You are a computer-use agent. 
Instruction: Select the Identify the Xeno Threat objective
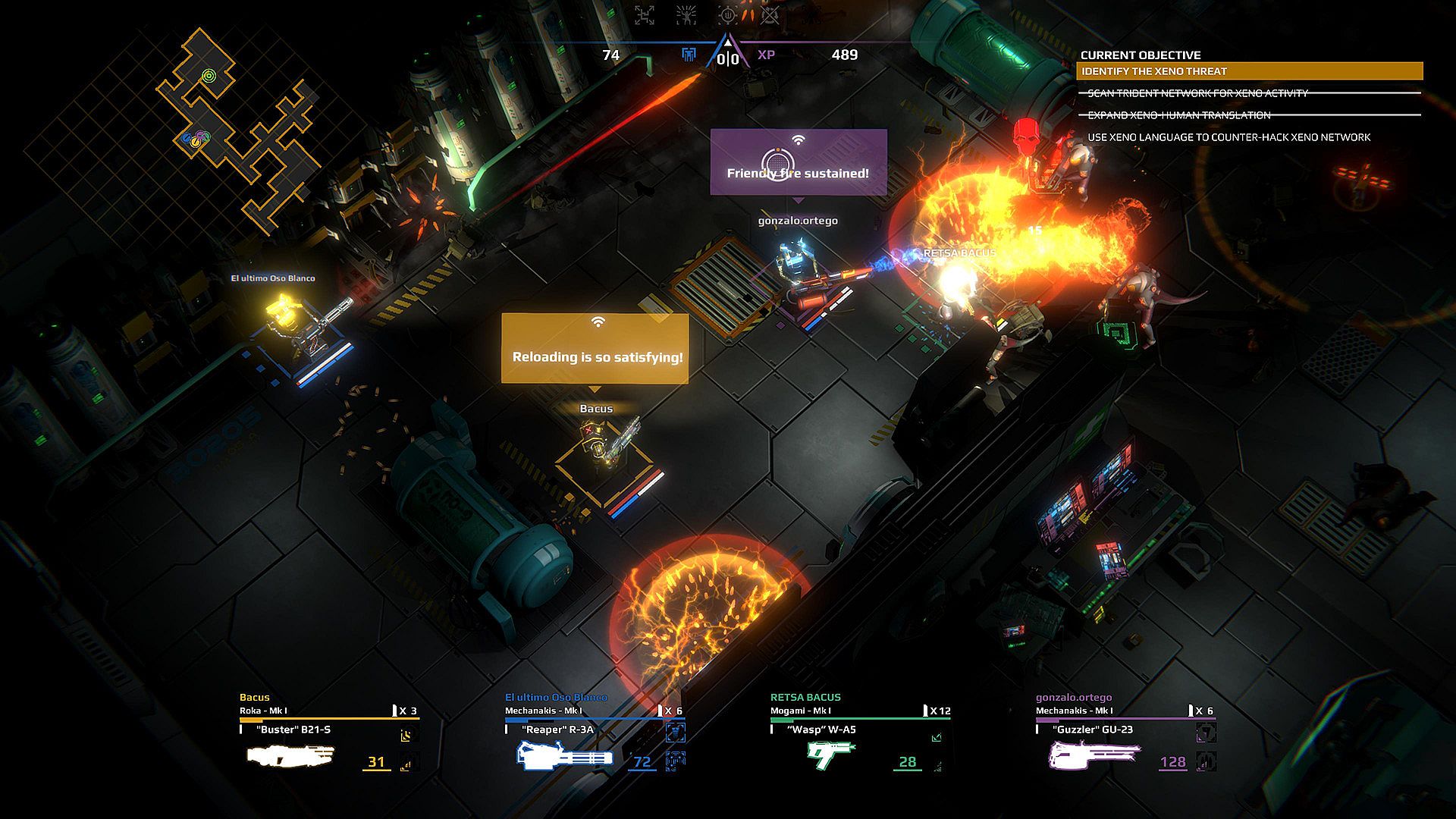[x=1249, y=71]
